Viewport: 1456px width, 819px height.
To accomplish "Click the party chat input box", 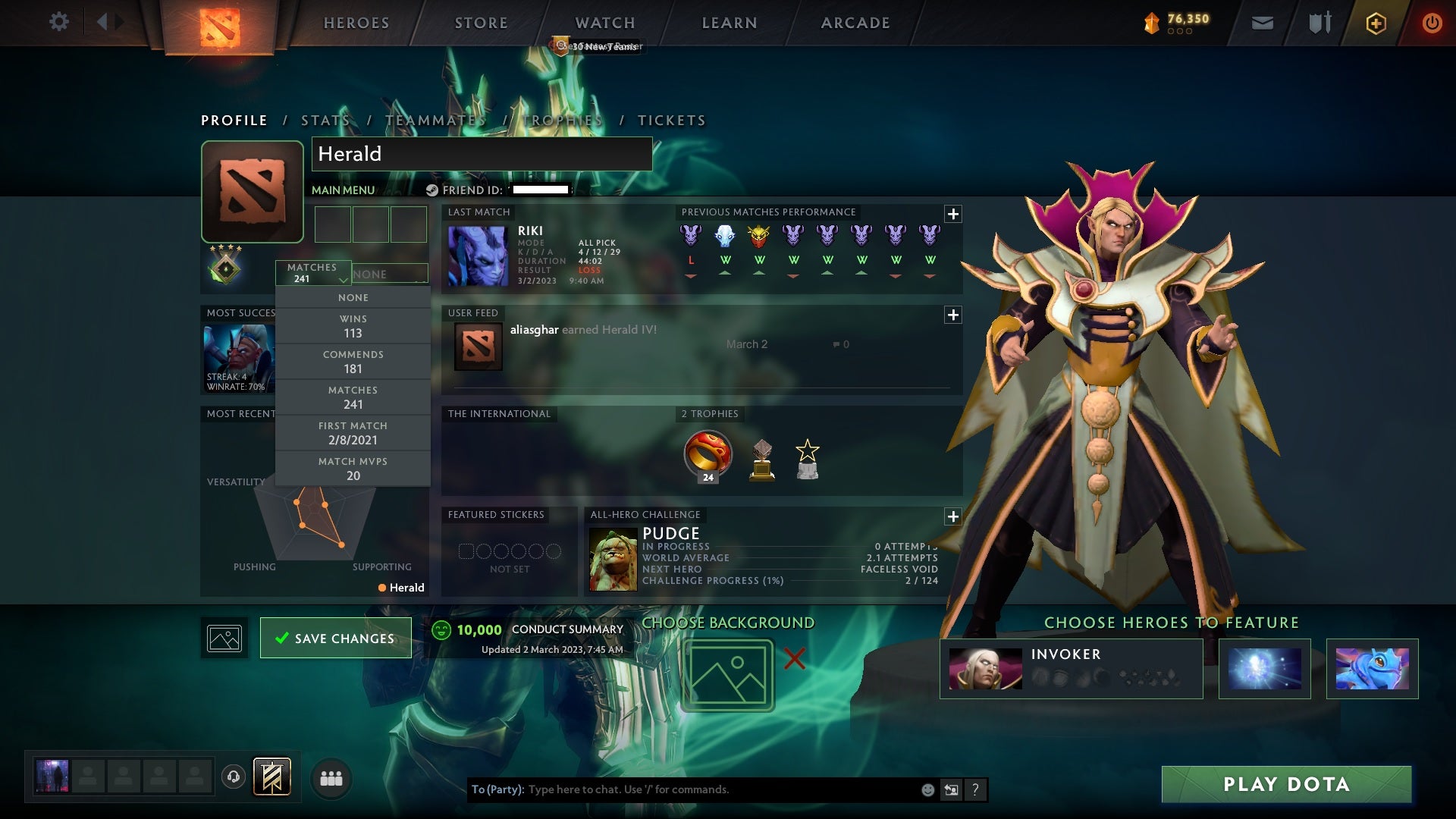I will 720,789.
